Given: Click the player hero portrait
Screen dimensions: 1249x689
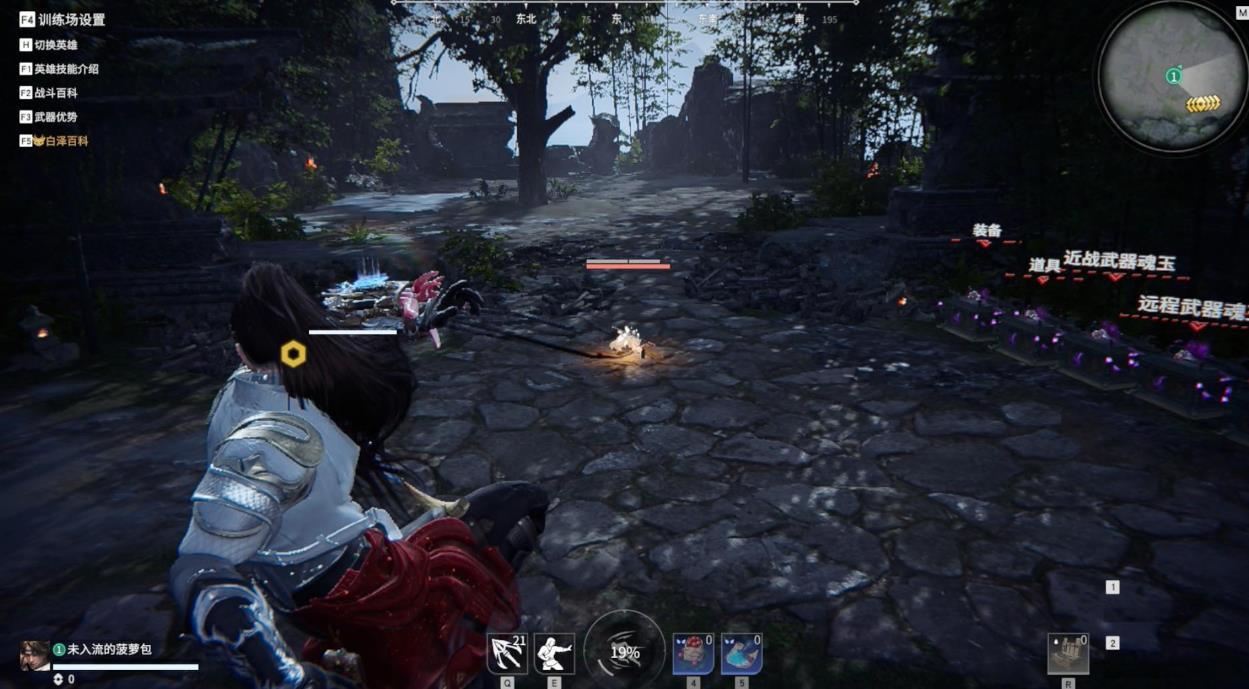Looking at the screenshot, I should (x=35, y=655).
